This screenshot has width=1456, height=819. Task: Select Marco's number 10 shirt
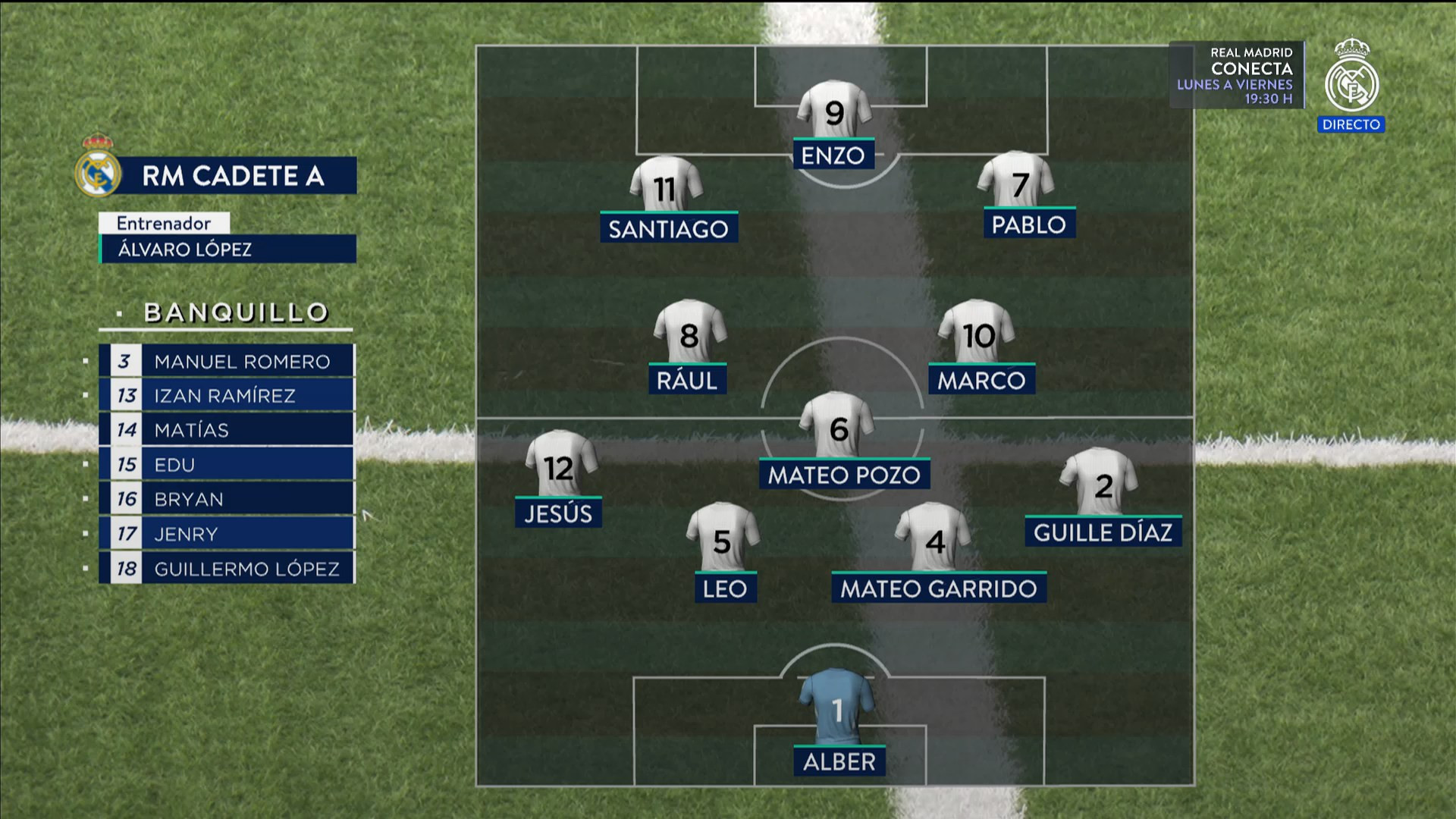[977, 332]
